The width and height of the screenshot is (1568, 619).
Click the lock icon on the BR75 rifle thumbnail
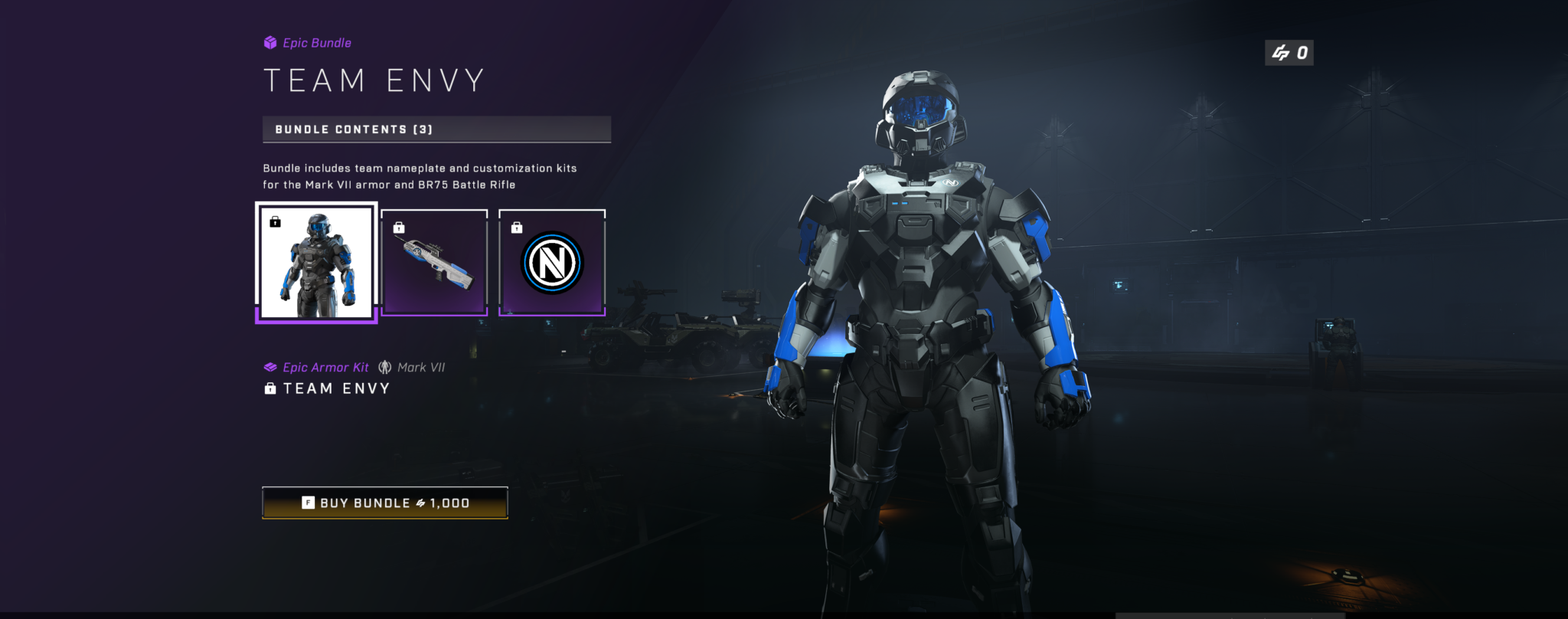click(x=398, y=226)
